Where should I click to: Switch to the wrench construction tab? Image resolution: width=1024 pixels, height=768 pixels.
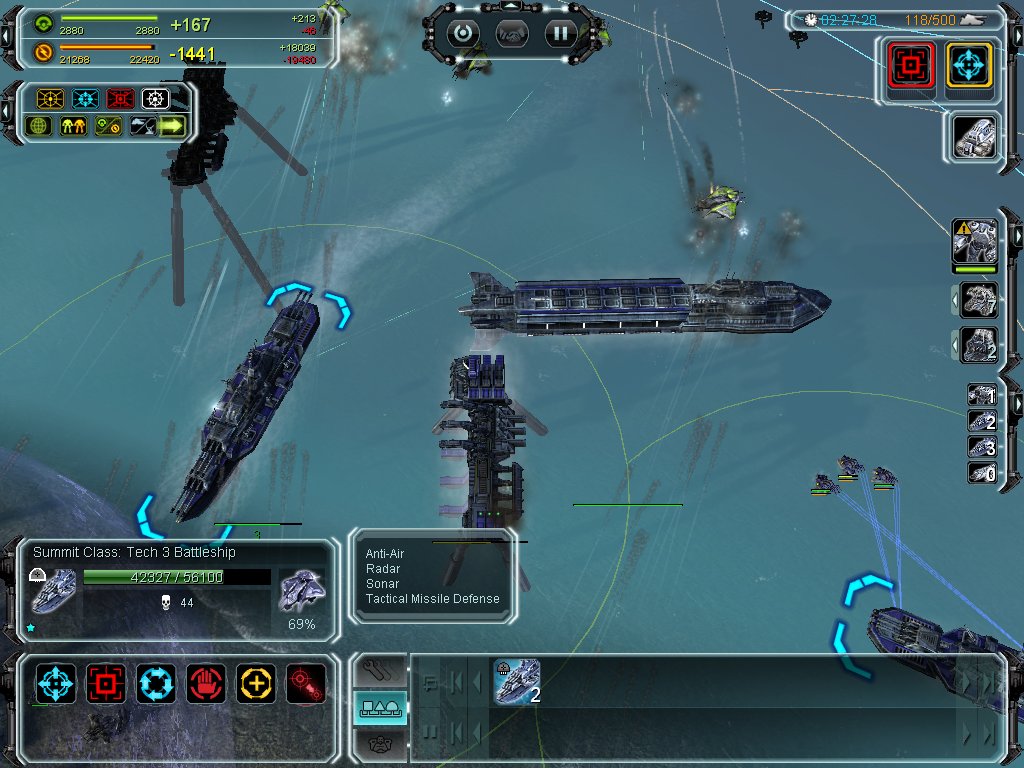pyautogui.click(x=380, y=669)
